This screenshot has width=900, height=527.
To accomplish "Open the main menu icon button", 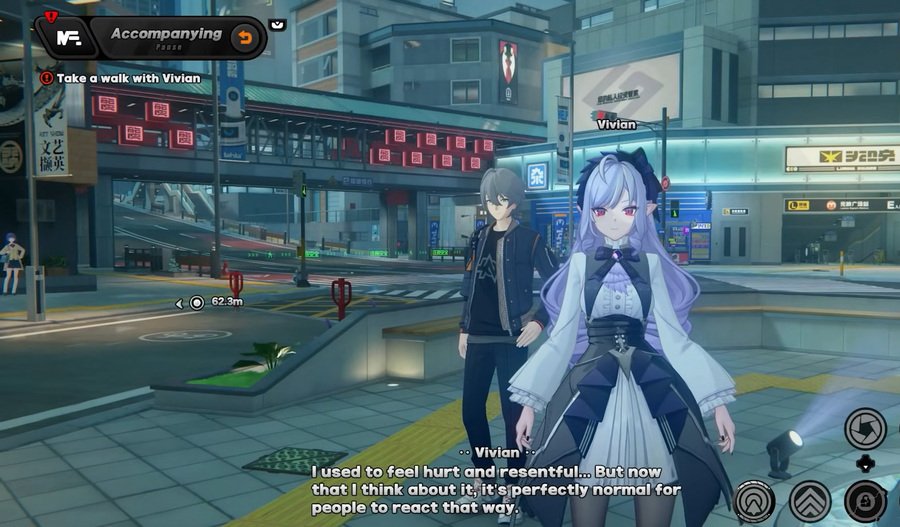I will click(x=67, y=38).
